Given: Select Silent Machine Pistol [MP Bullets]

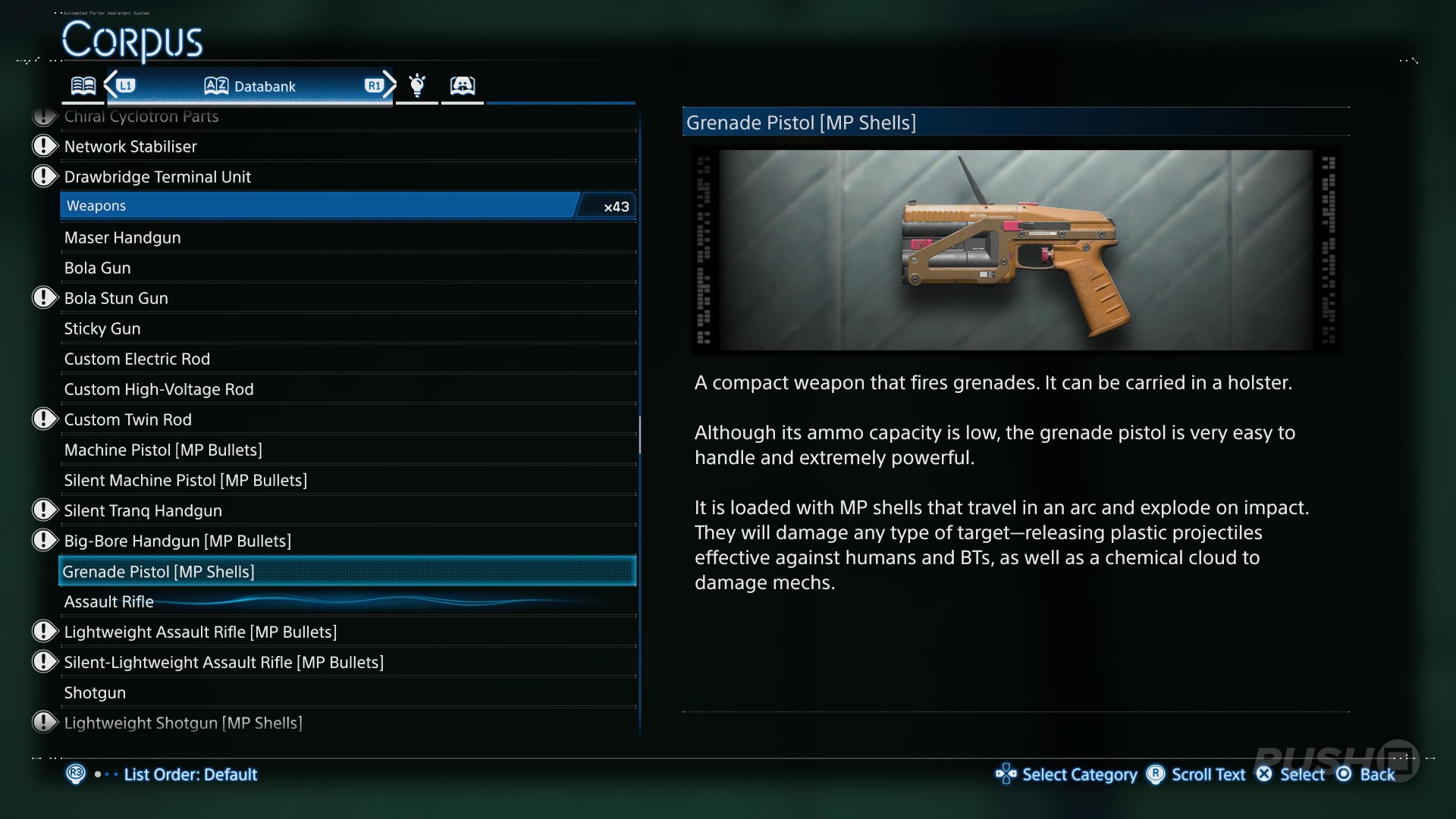Looking at the screenshot, I should click(x=186, y=480).
